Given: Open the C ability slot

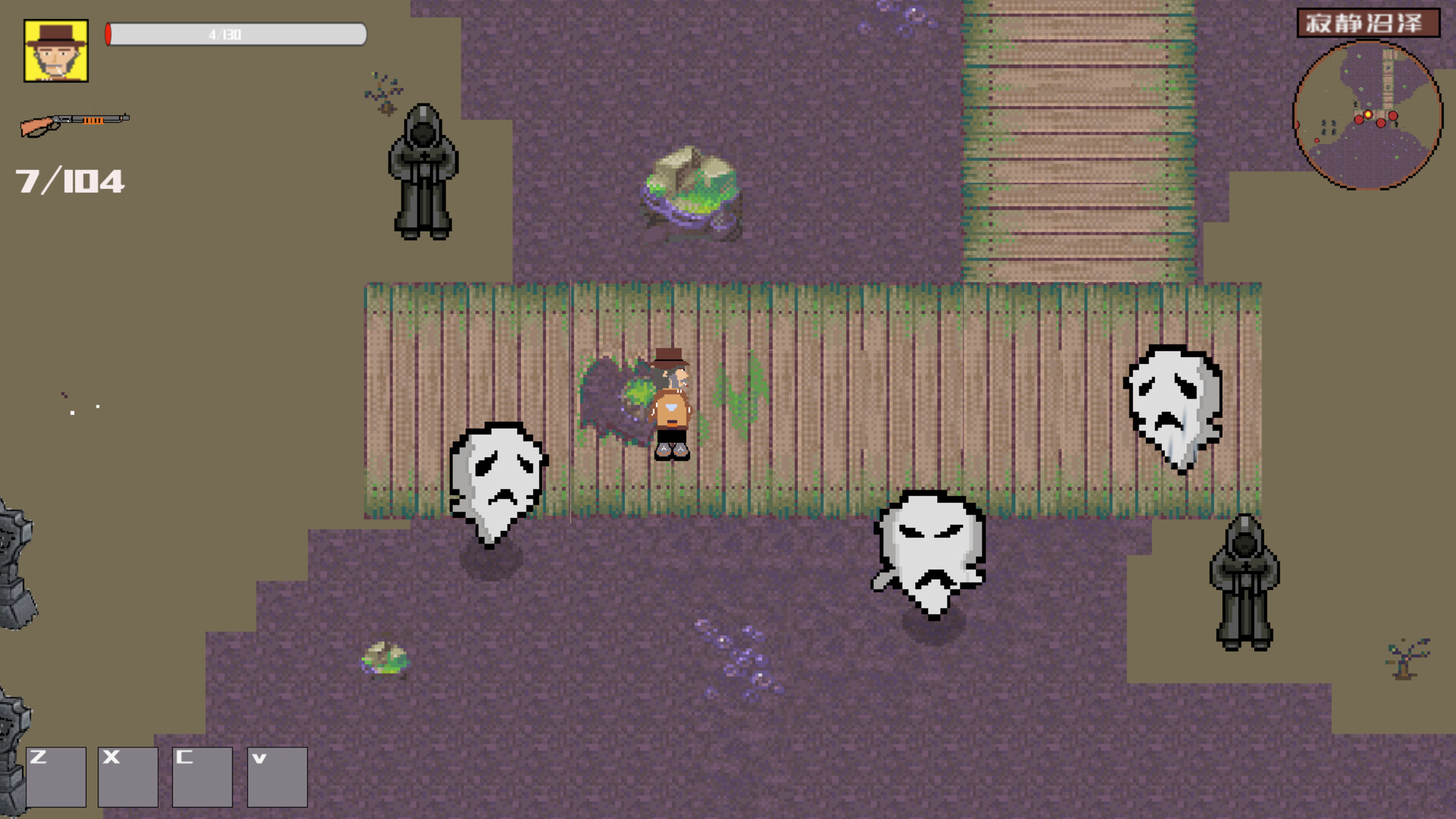Looking at the screenshot, I should pyautogui.click(x=202, y=777).
